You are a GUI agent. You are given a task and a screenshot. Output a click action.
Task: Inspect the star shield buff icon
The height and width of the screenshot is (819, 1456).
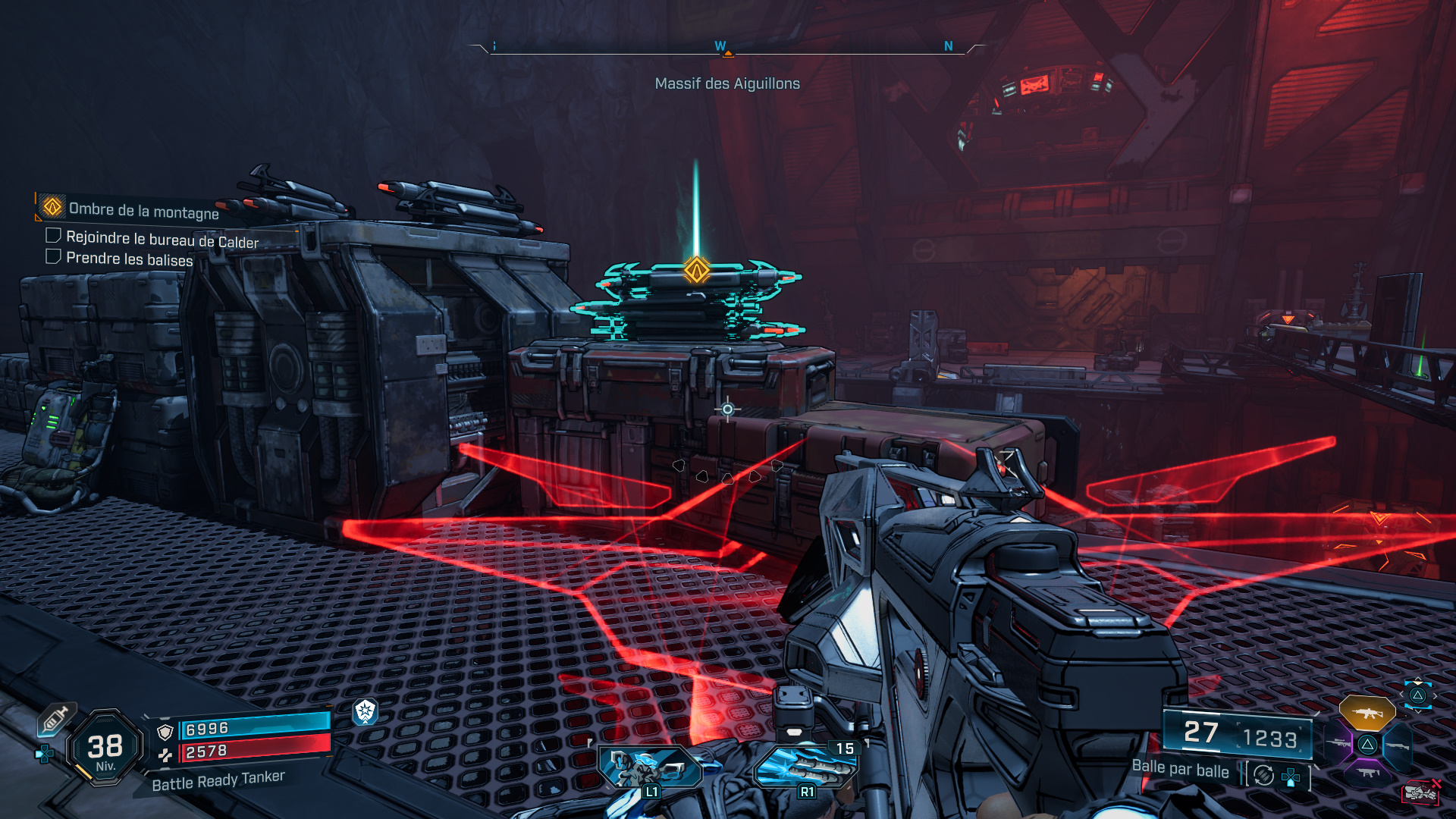point(366,711)
